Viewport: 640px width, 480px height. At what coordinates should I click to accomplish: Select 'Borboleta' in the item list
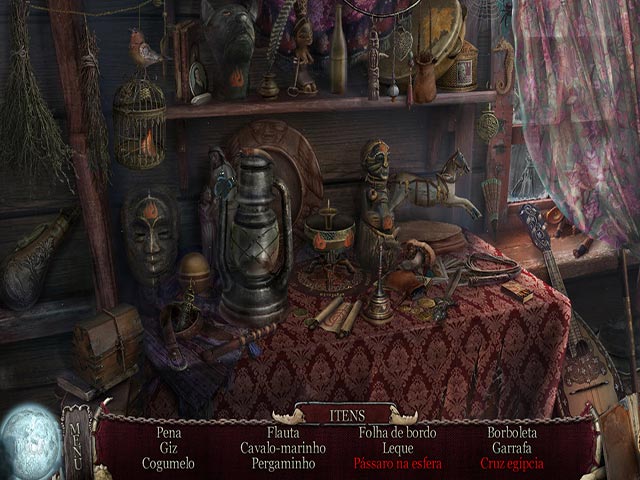tap(512, 433)
